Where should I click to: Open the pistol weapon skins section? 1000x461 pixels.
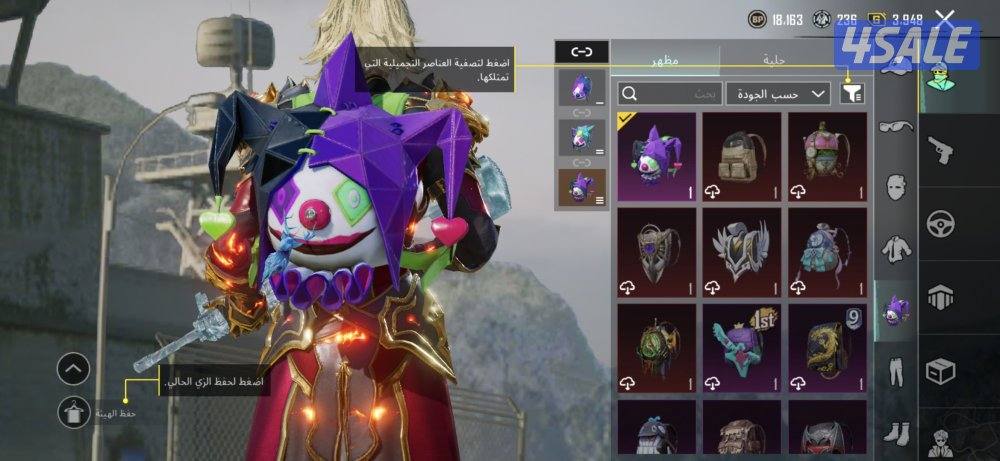pos(940,150)
